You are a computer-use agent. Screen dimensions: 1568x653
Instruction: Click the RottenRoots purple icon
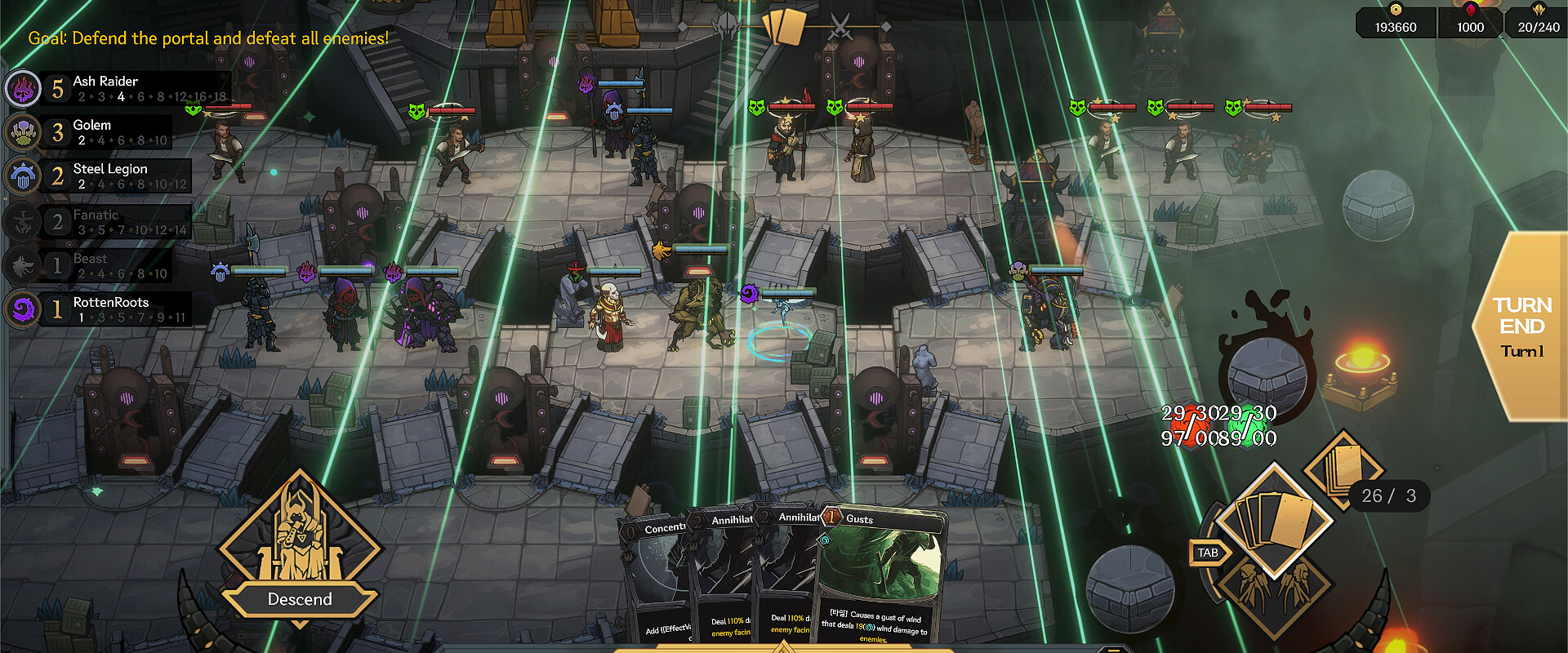pyautogui.click(x=24, y=309)
